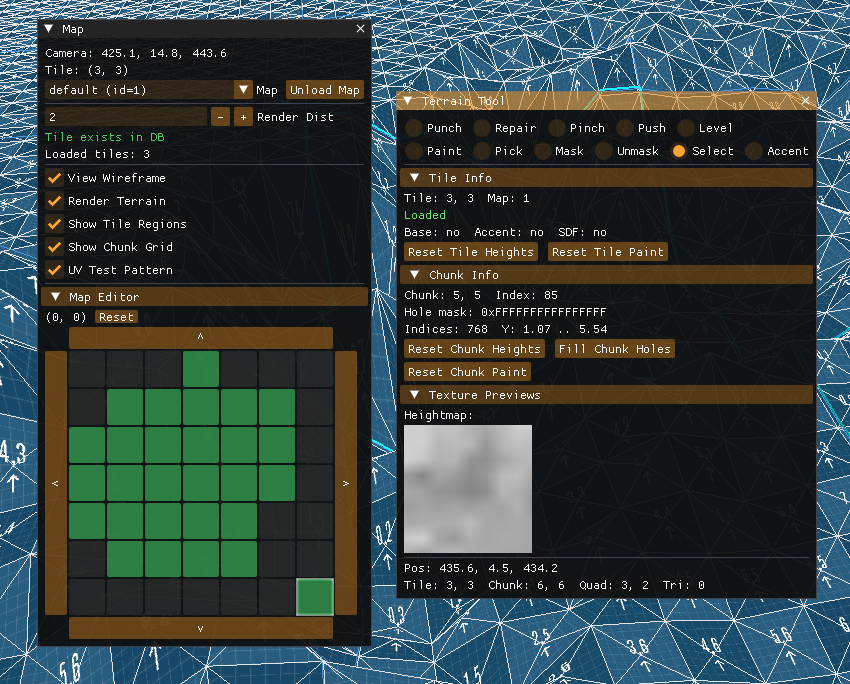Viewport: 850px width, 684px height.
Task: Decrease render distance with minus button
Action: point(220,117)
